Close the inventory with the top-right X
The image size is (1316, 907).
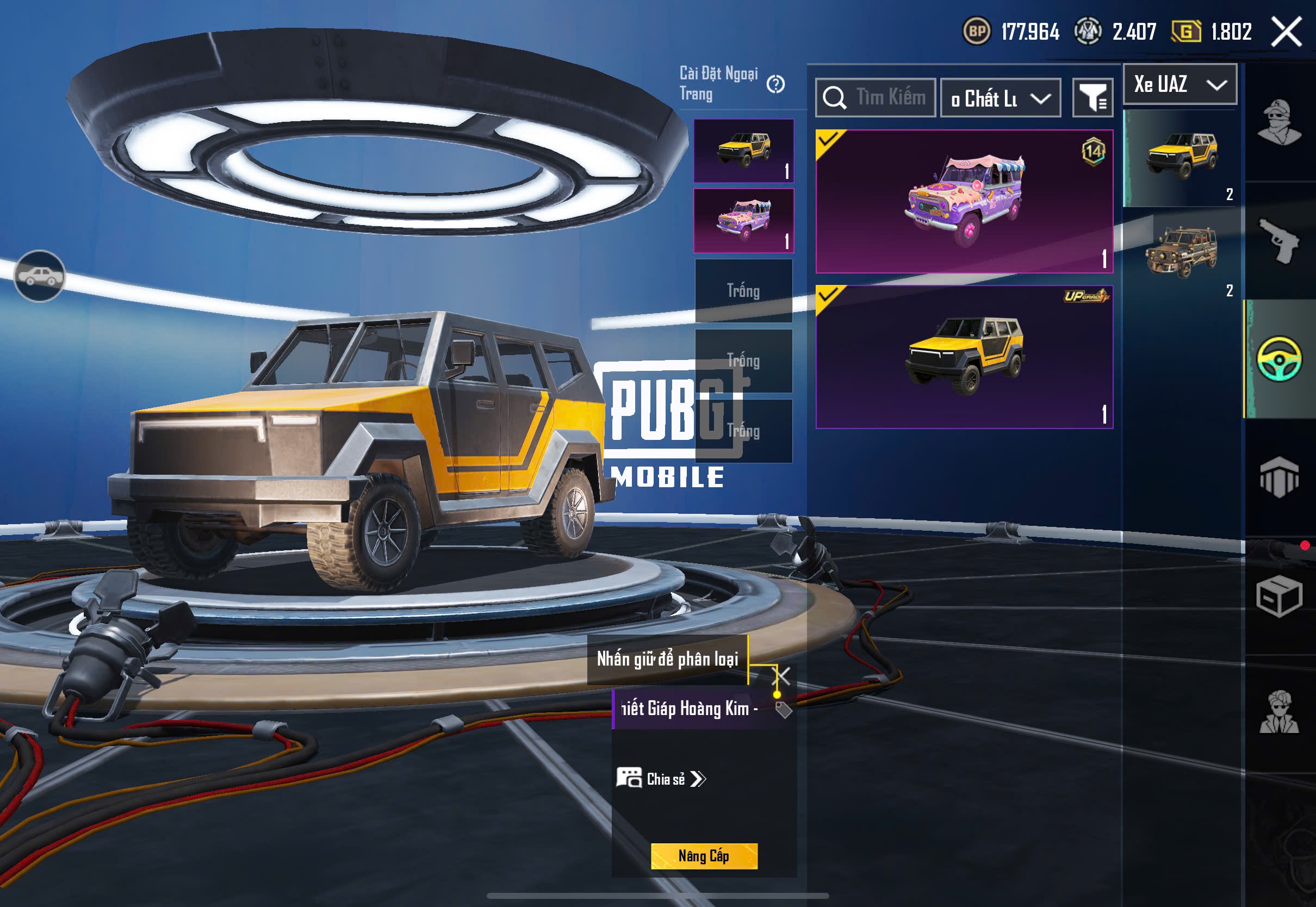(x=1287, y=31)
